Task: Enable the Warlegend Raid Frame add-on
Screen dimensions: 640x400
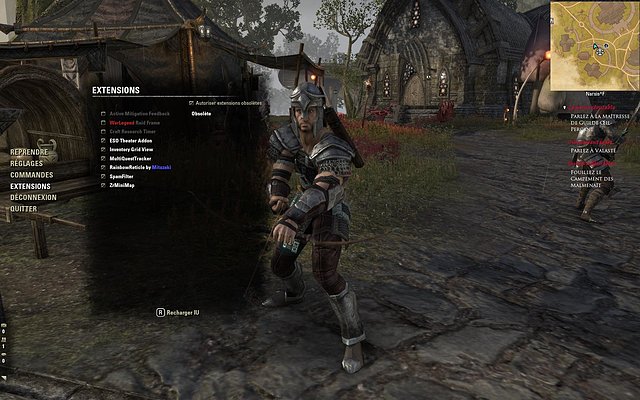Action: click(x=102, y=123)
